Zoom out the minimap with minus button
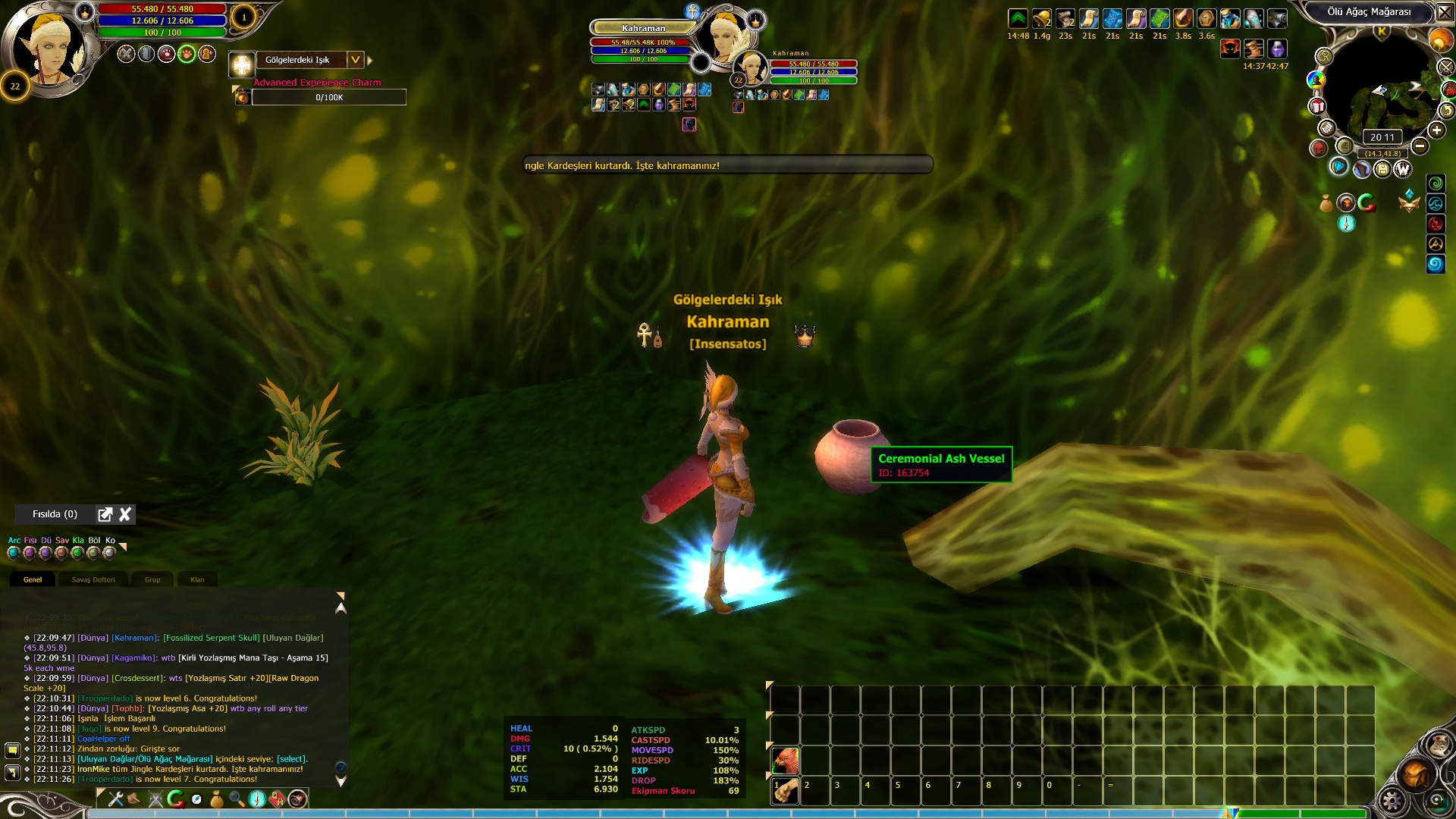The width and height of the screenshot is (1456, 819). point(1420,146)
